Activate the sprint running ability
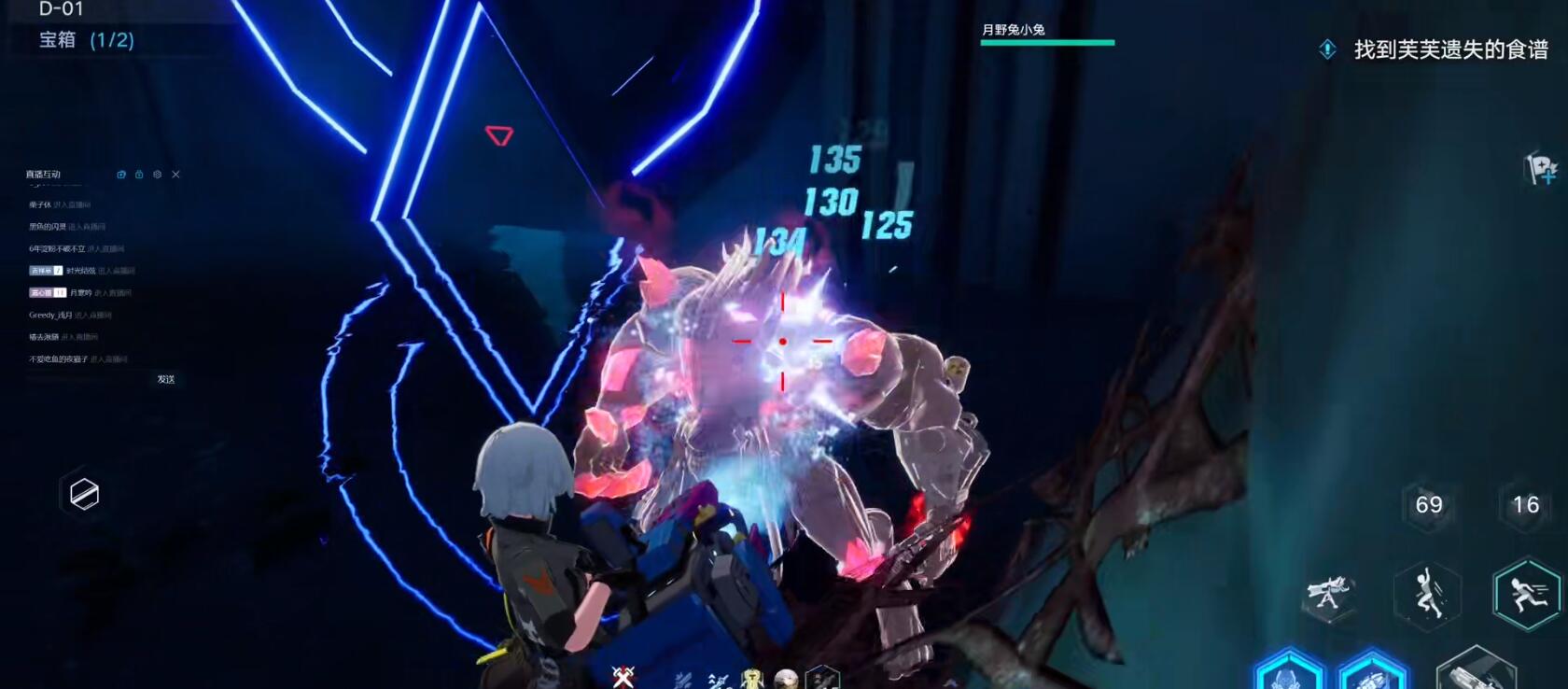 (x=1526, y=593)
